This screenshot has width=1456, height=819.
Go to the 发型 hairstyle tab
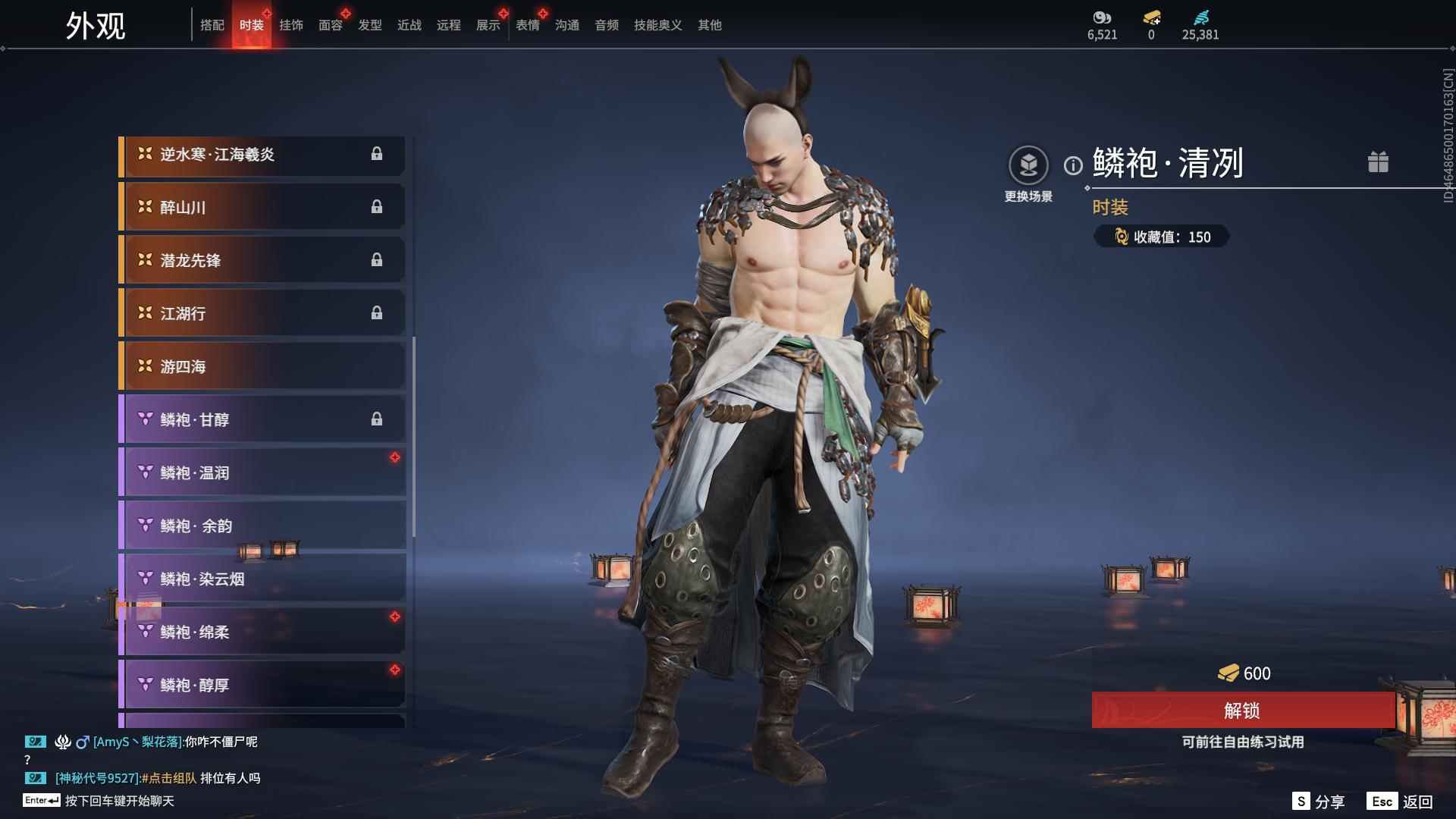pyautogui.click(x=370, y=25)
